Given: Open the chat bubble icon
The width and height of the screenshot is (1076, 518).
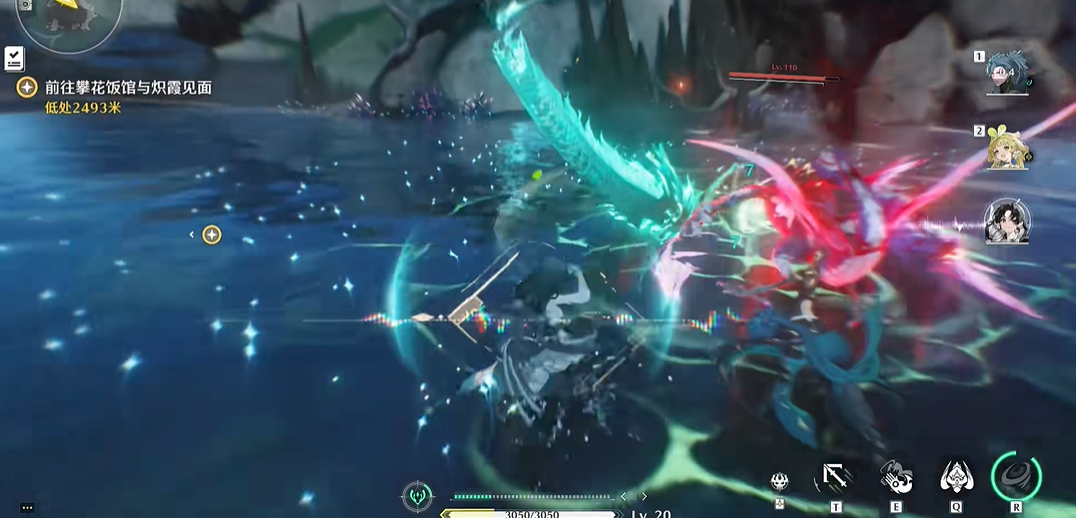Looking at the screenshot, I should click(x=27, y=508).
